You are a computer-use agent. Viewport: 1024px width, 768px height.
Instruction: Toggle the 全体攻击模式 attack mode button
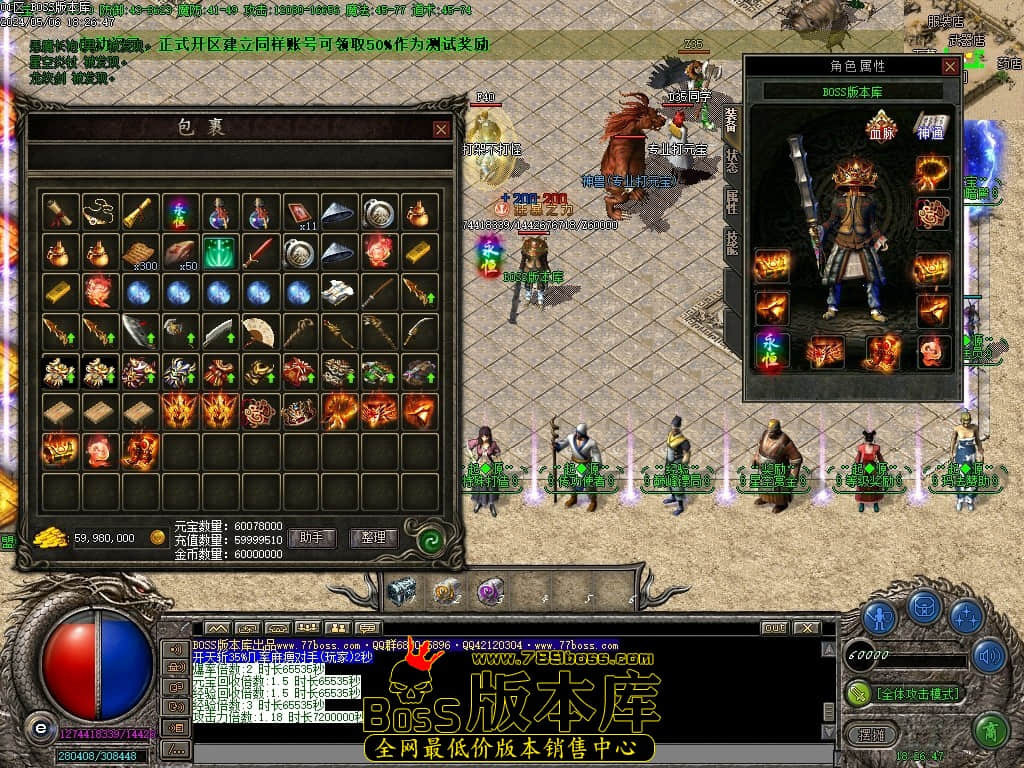pyautogui.click(x=905, y=693)
